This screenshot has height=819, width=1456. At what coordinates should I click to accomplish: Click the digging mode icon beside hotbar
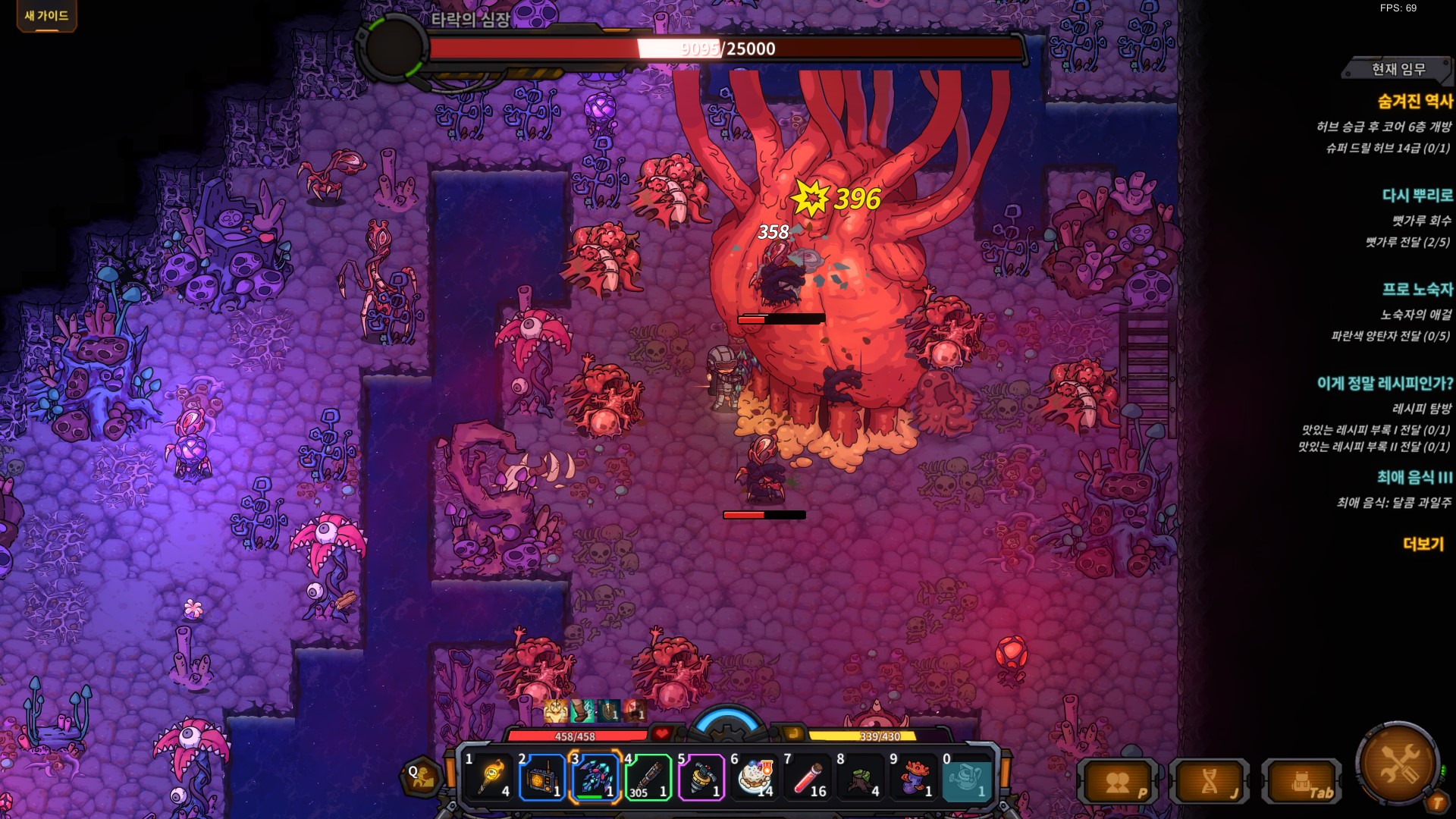pos(422,777)
